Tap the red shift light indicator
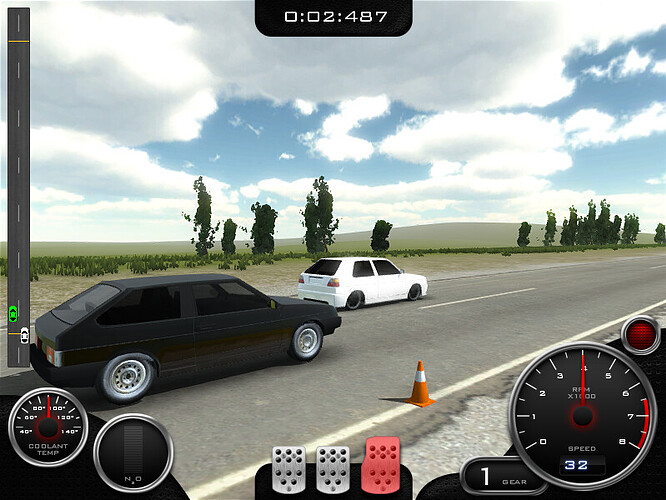Screen dimensions: 666x500 click(640, 335)
